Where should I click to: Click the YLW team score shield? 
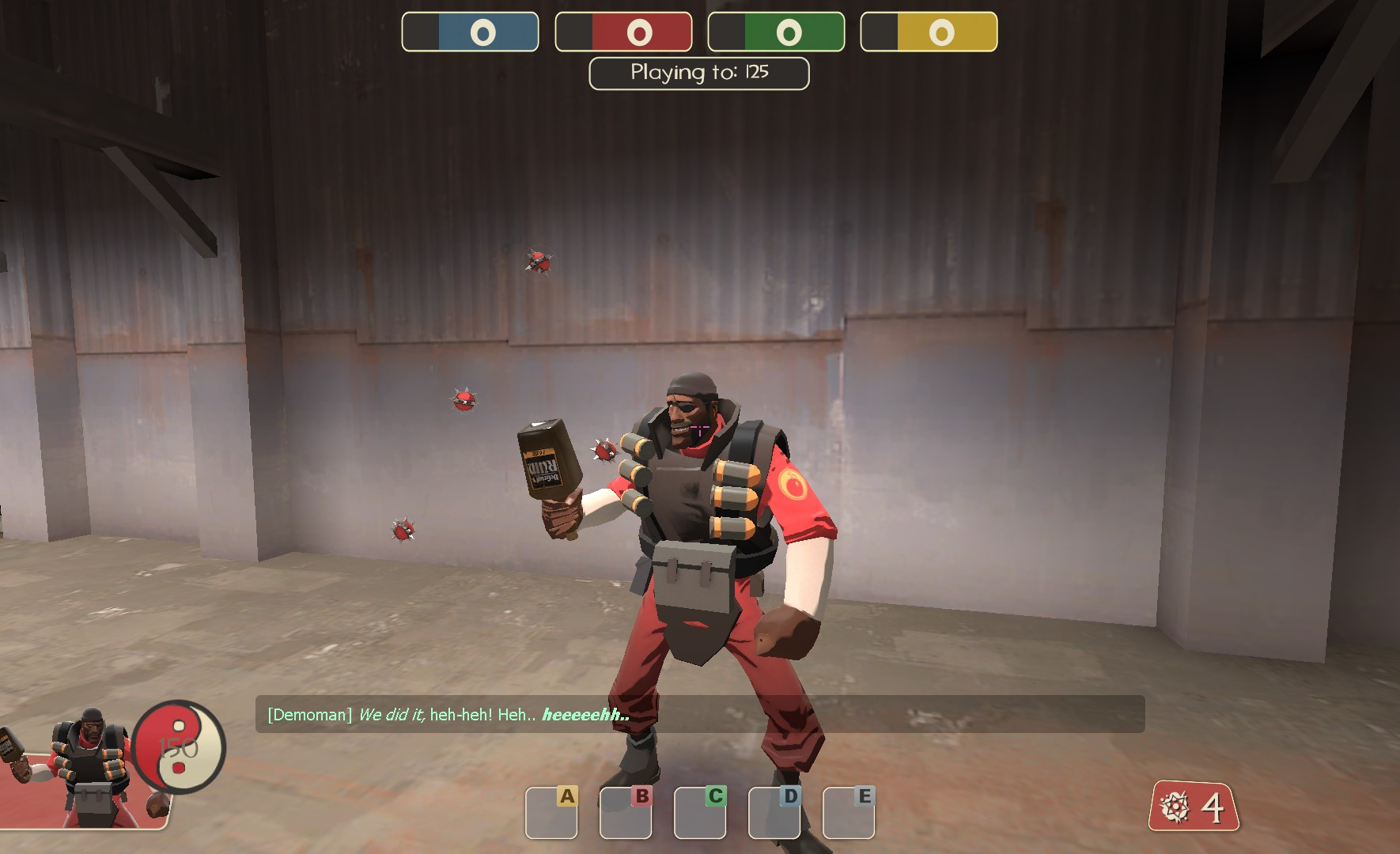pyautogui.click(x=929, y=32)
